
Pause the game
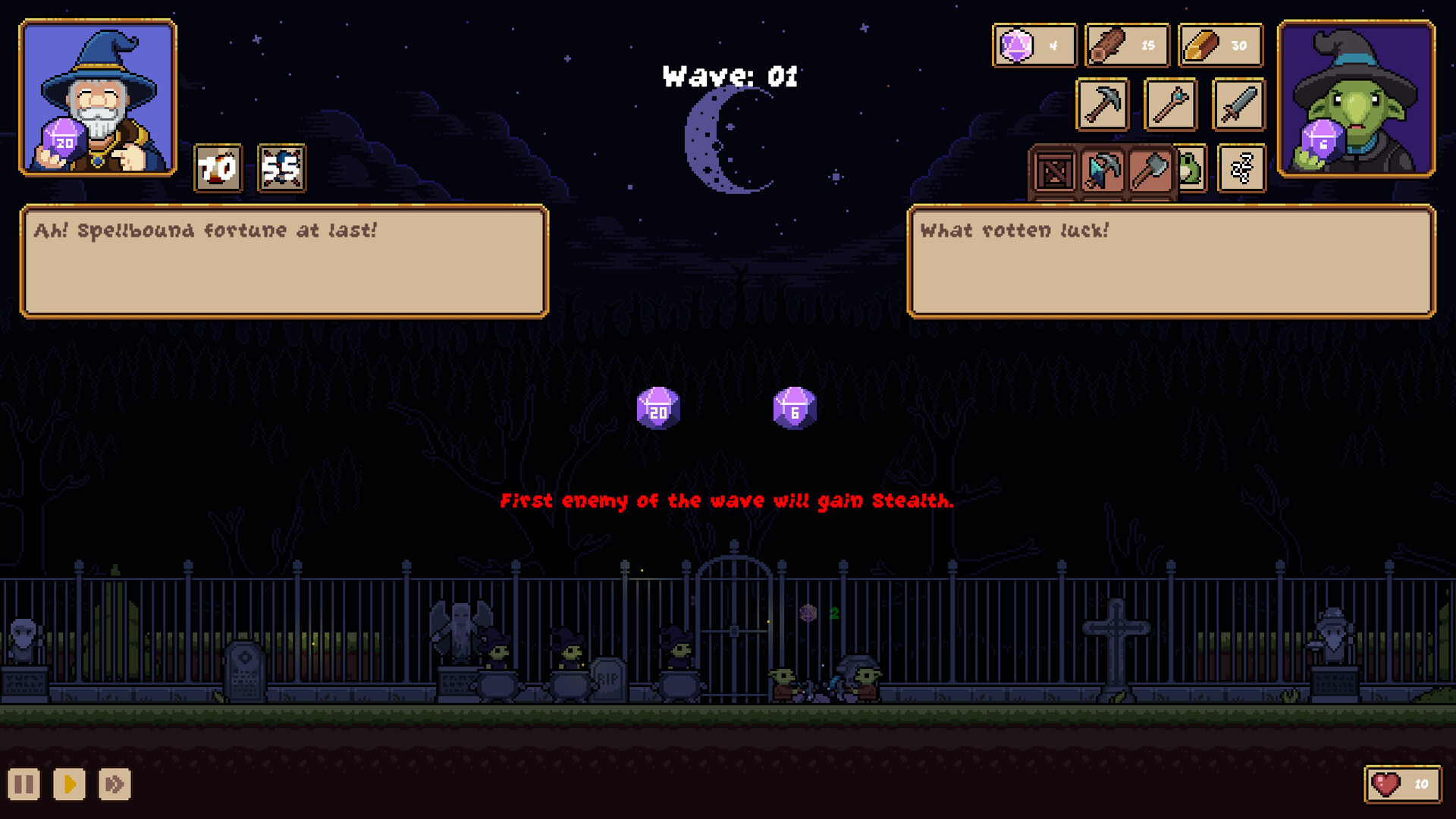point(24,784)
